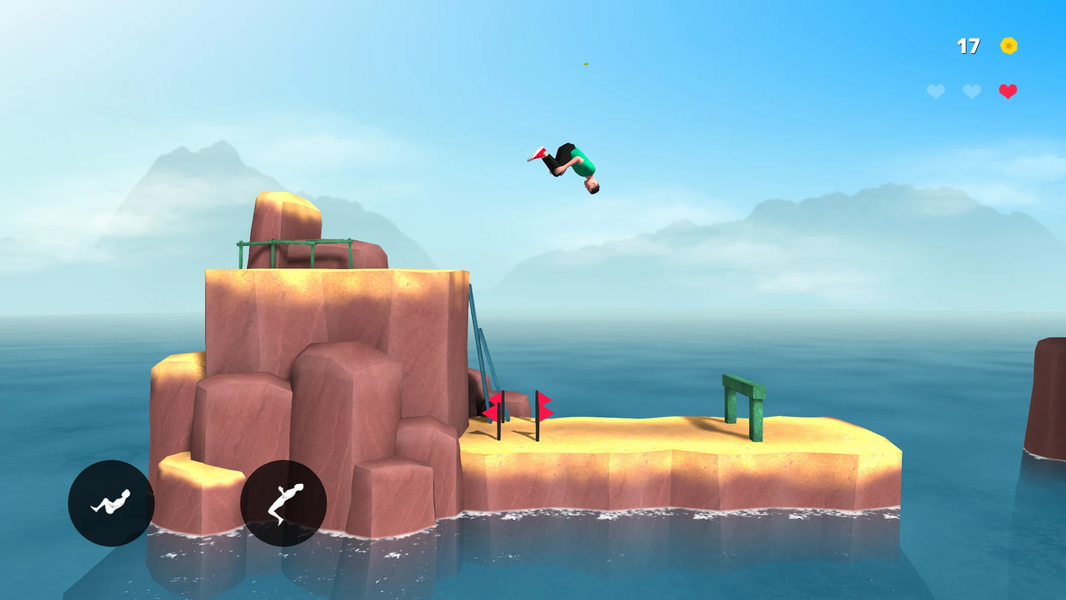Tap the tuck flip pose button
The image size is (1066, 600).
tap(111, 503)
